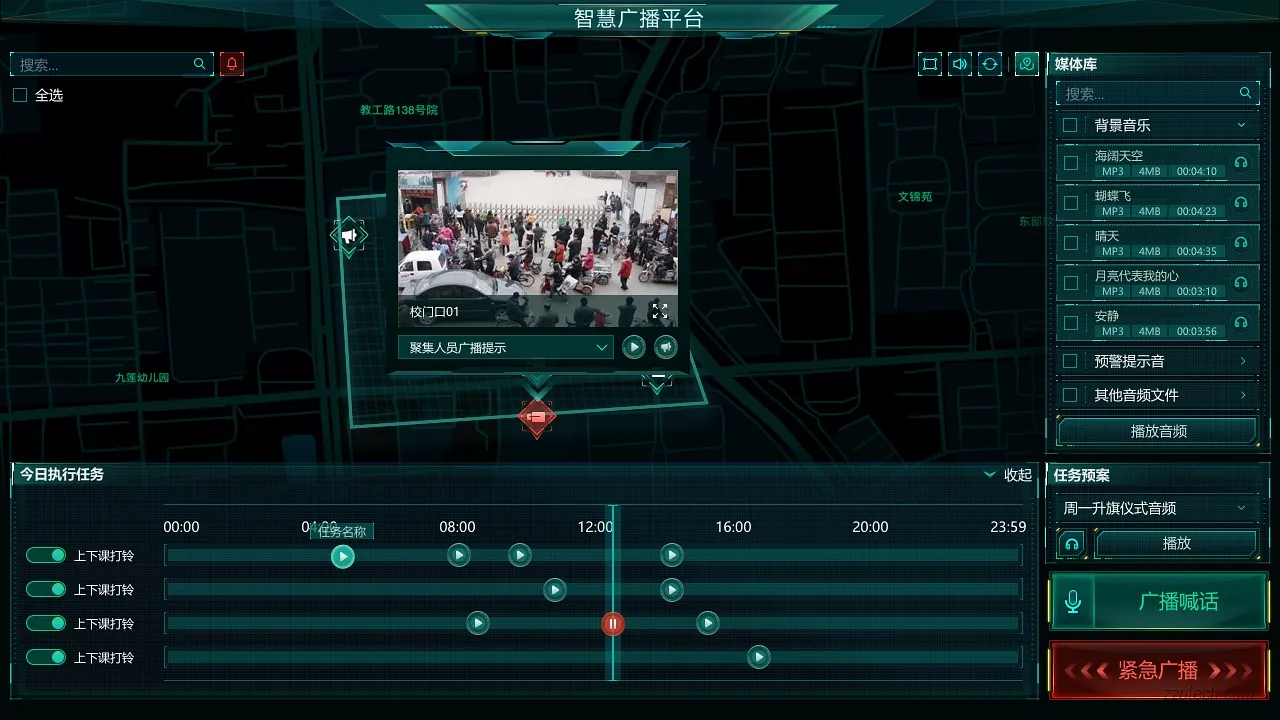
Task: Select the location pin tool in the toolbar
Action: click(x=1026, y=63)
